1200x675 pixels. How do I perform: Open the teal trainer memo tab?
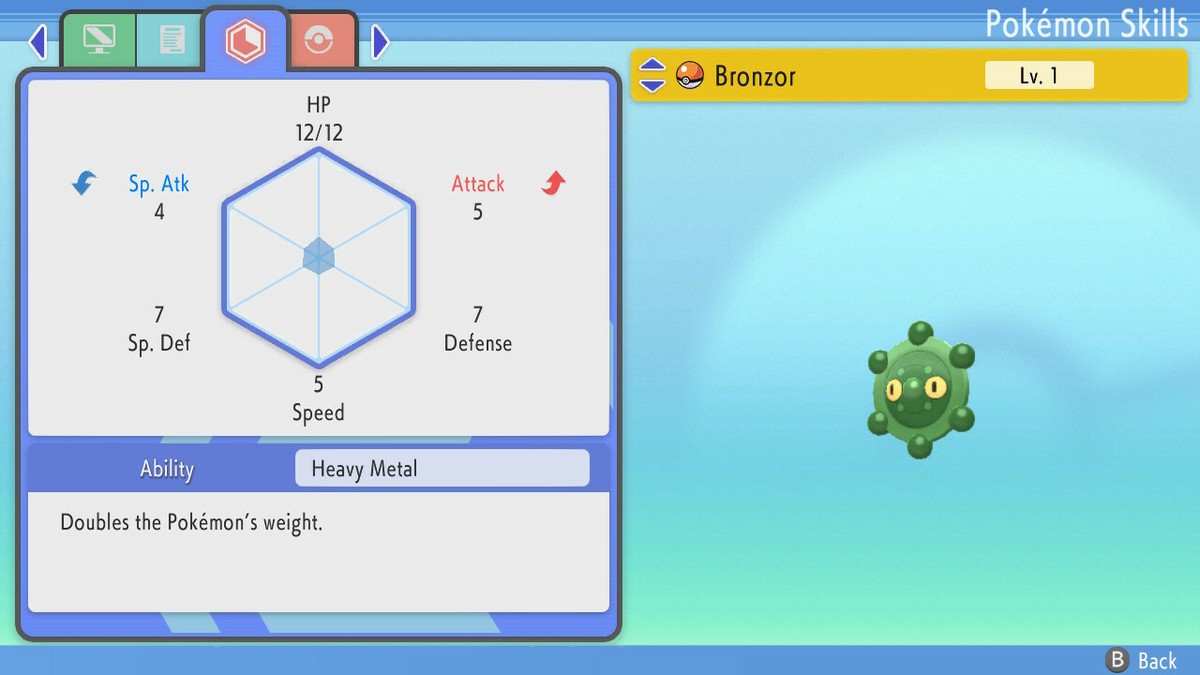point(171,40)
